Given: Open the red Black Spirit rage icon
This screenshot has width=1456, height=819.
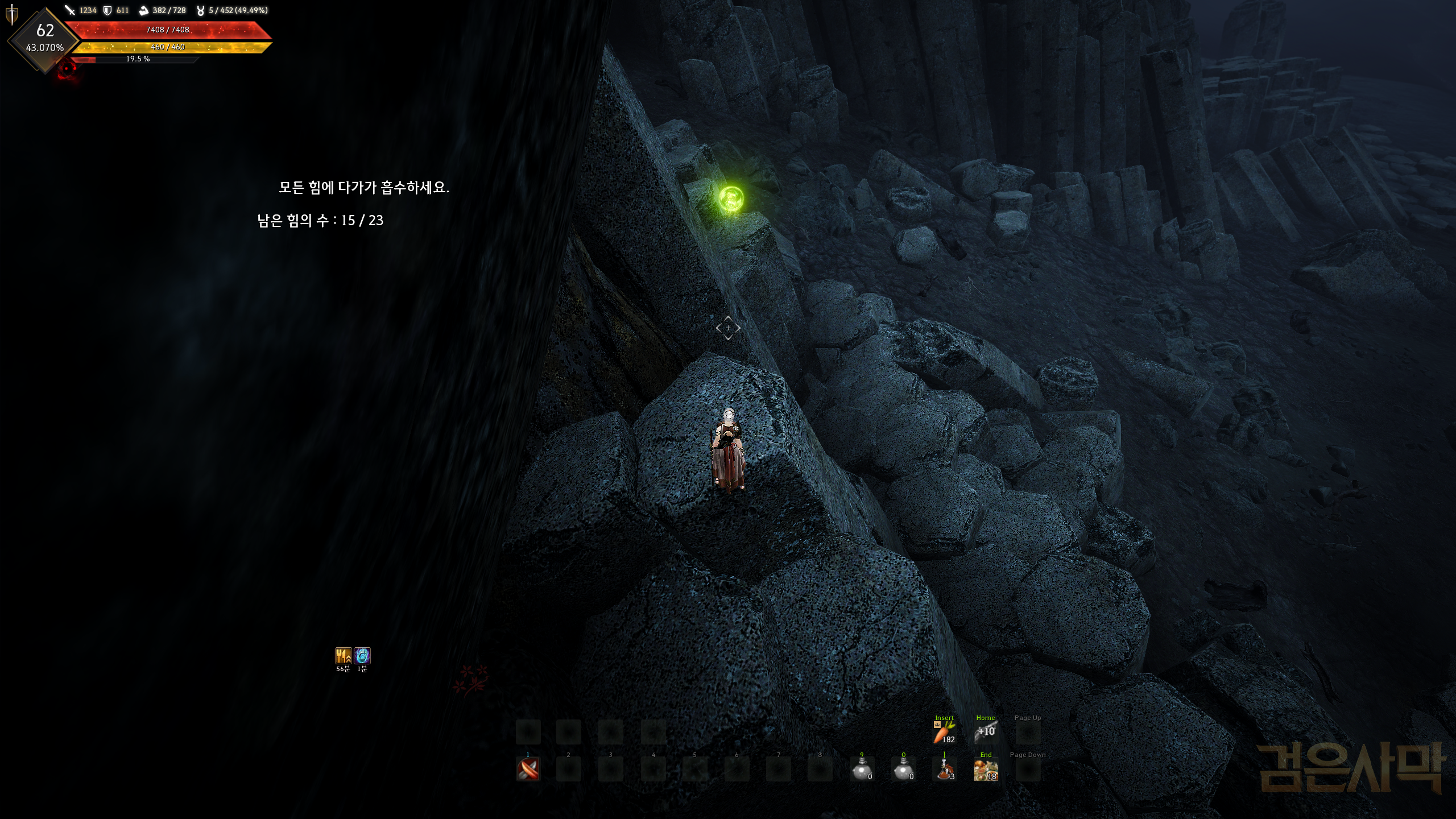Looking at the screenshot, I should (x=67, y=69).
